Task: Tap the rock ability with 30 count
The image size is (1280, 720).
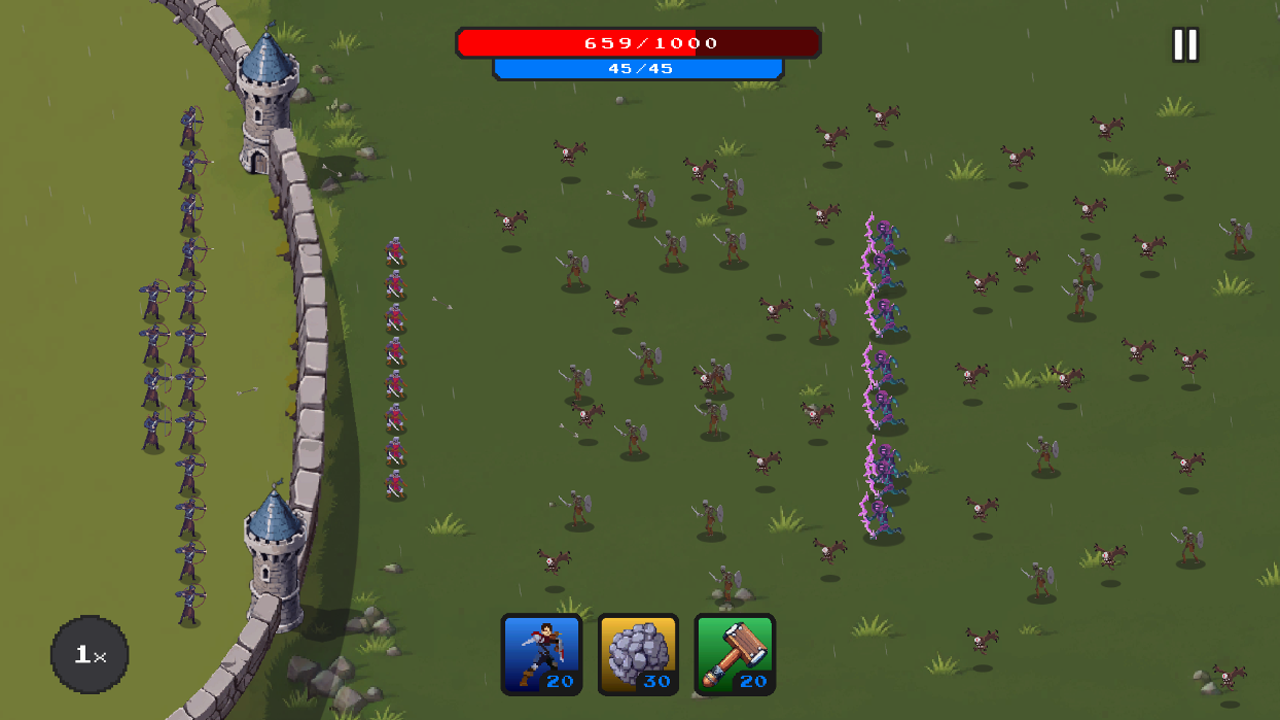Action: tap(638, 655)
